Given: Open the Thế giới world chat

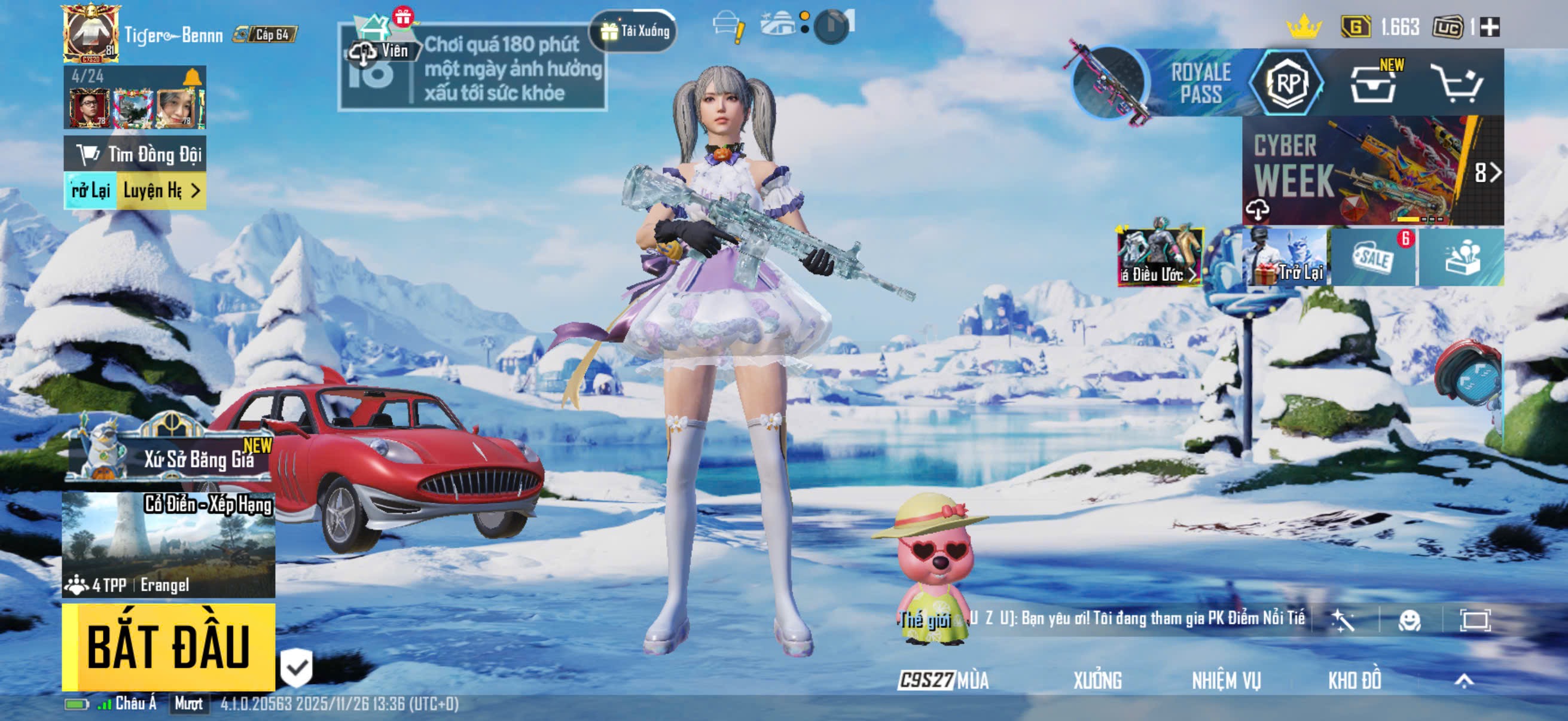Looking at the screenshot, I should click(x=926, y=620).
